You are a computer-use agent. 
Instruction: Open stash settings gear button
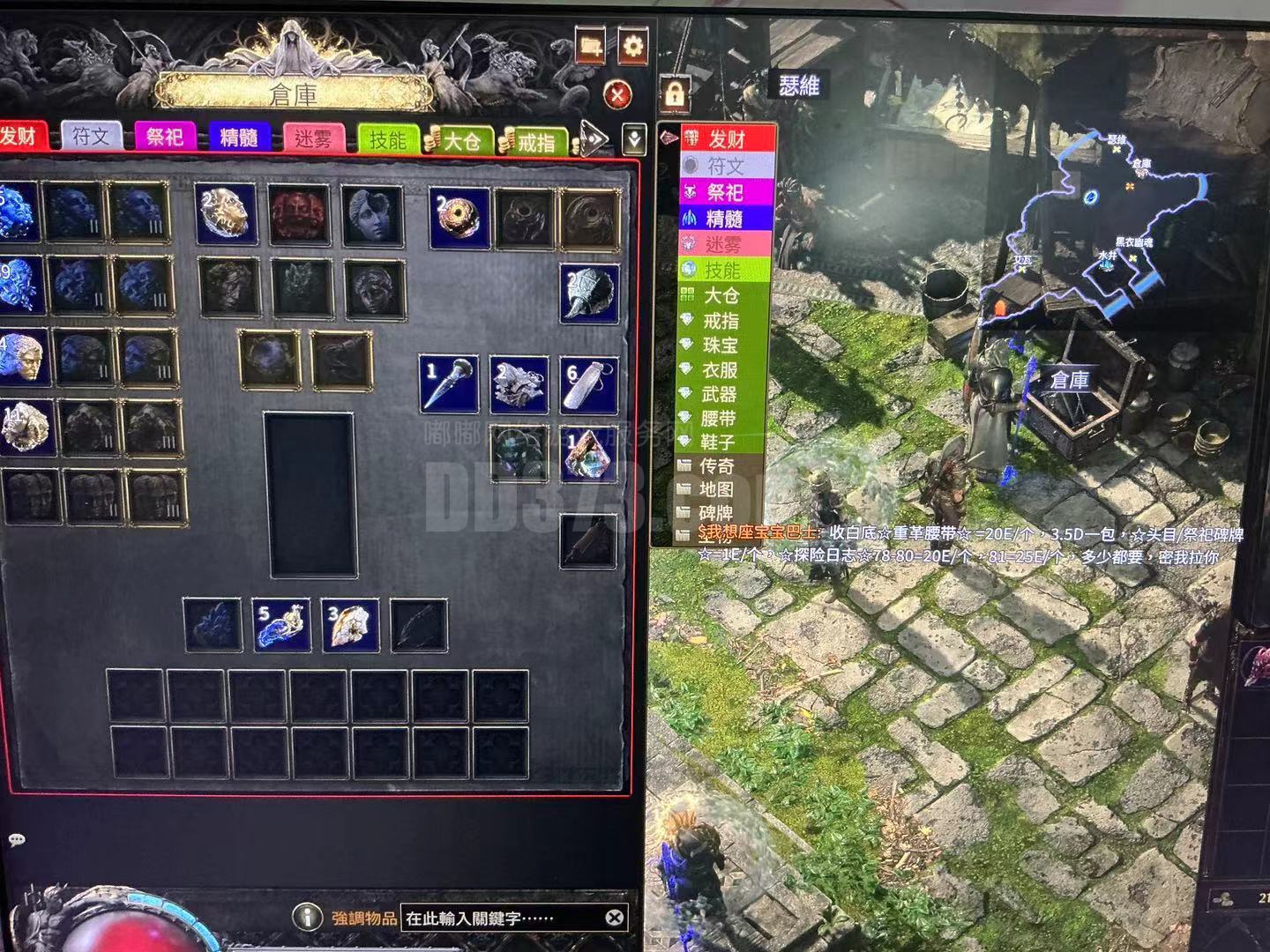tap(632, 46)
